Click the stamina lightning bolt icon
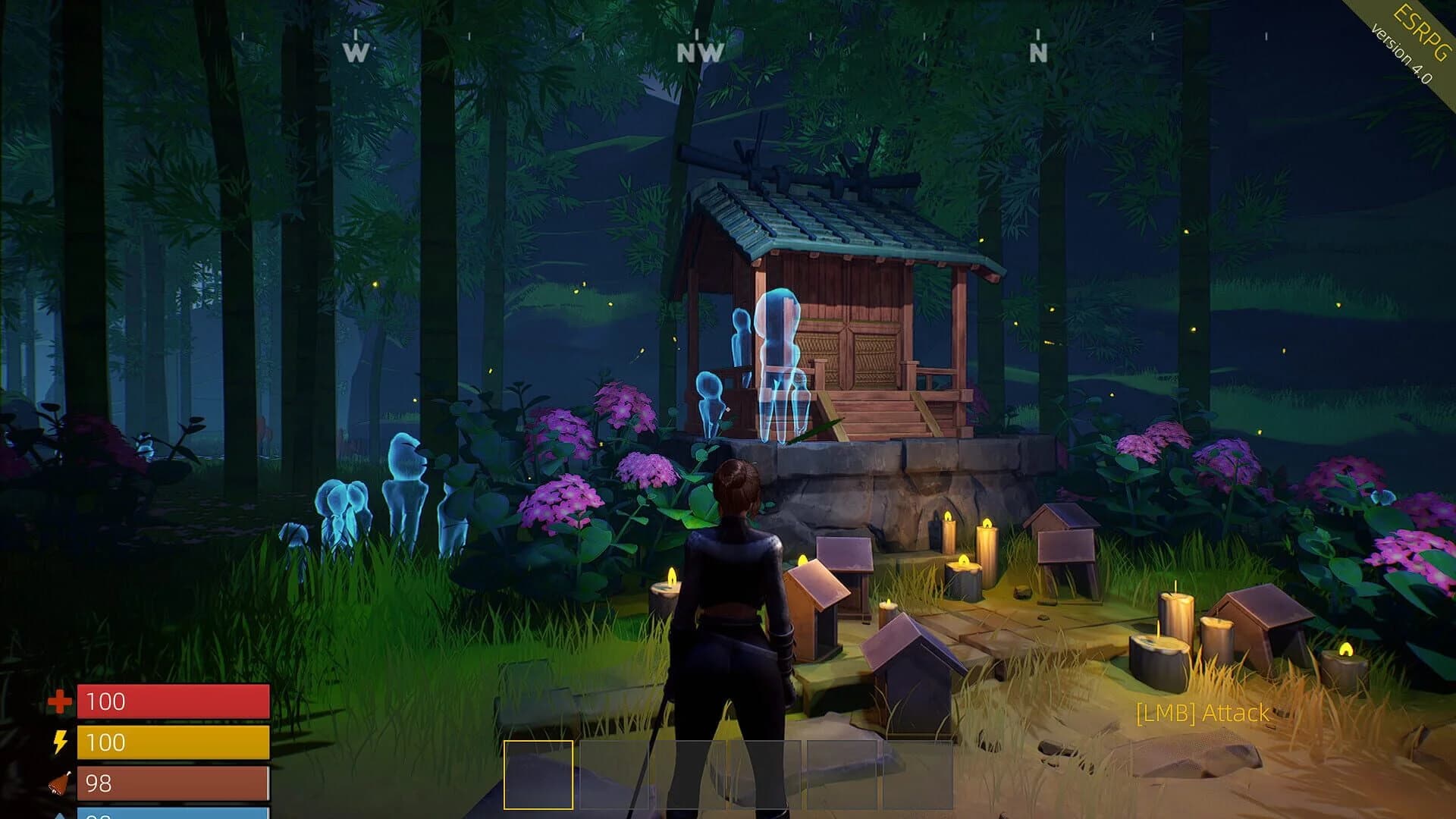Screen dimensions: 1456x819 (x=61, y=743)
